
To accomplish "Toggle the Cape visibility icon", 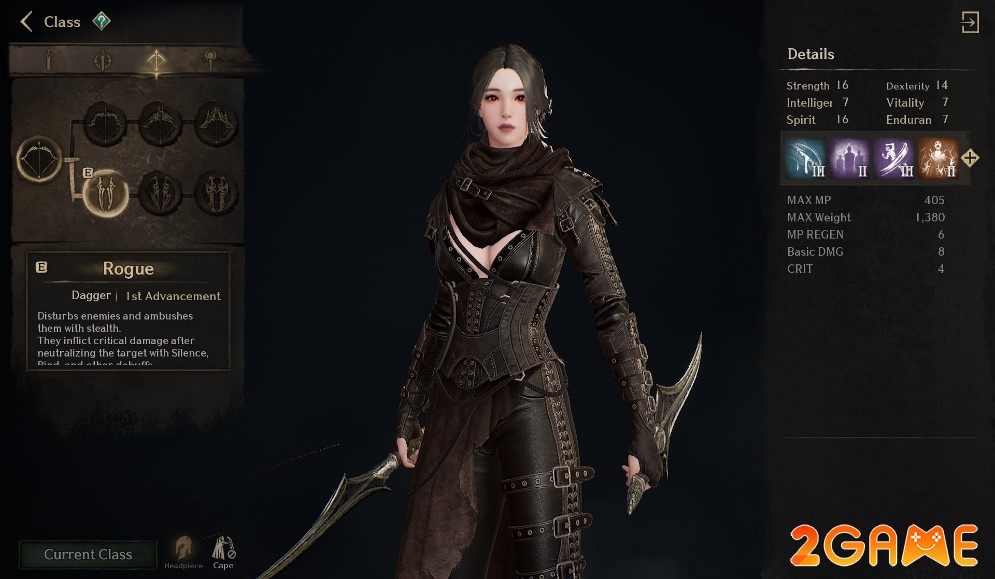I will (223, 551).
